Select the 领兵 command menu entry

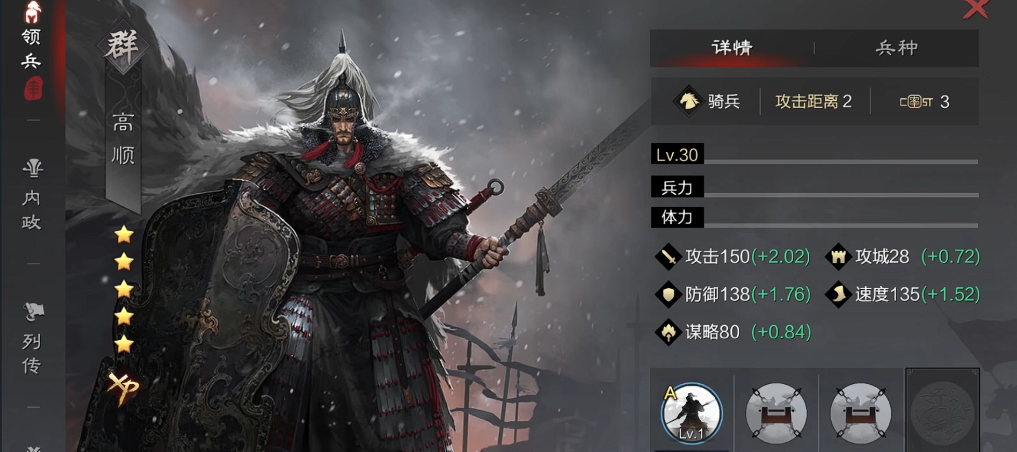[32, 50]
